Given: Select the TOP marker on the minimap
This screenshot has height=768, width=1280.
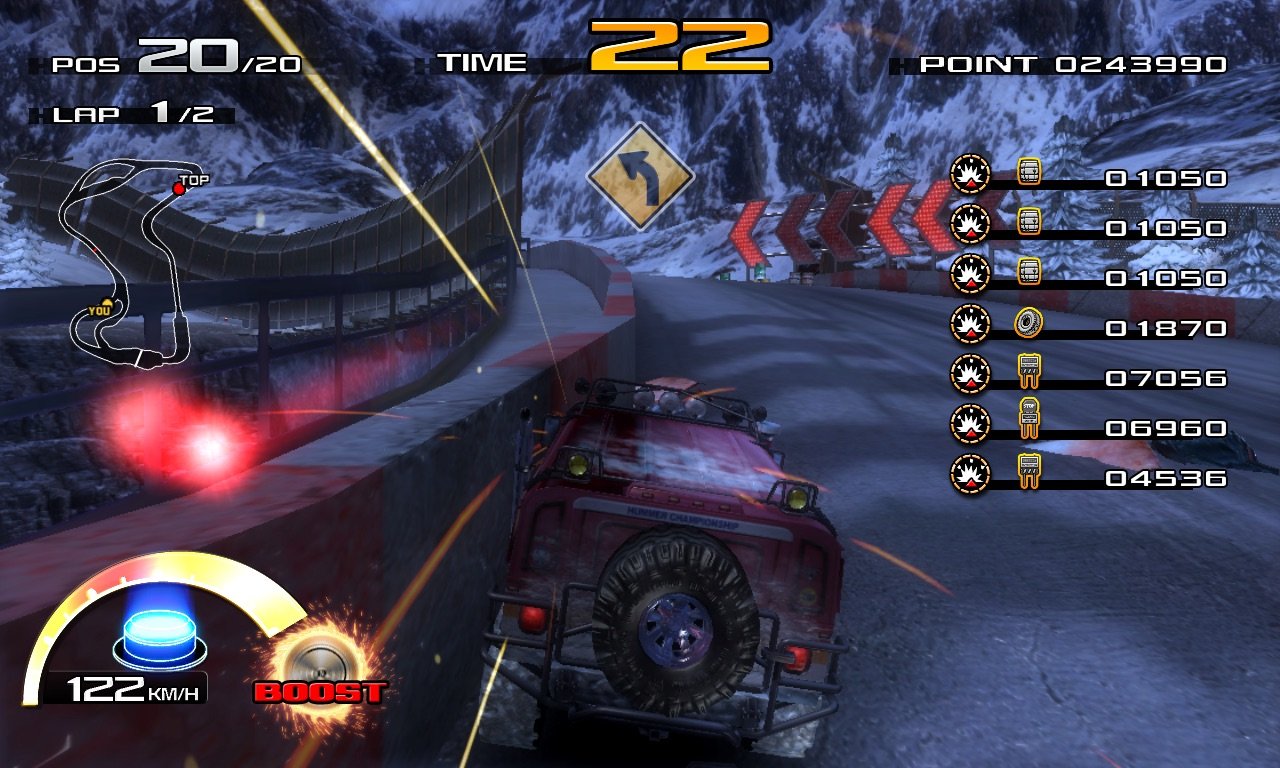Looking at the screenshot, I should (180, 187).
